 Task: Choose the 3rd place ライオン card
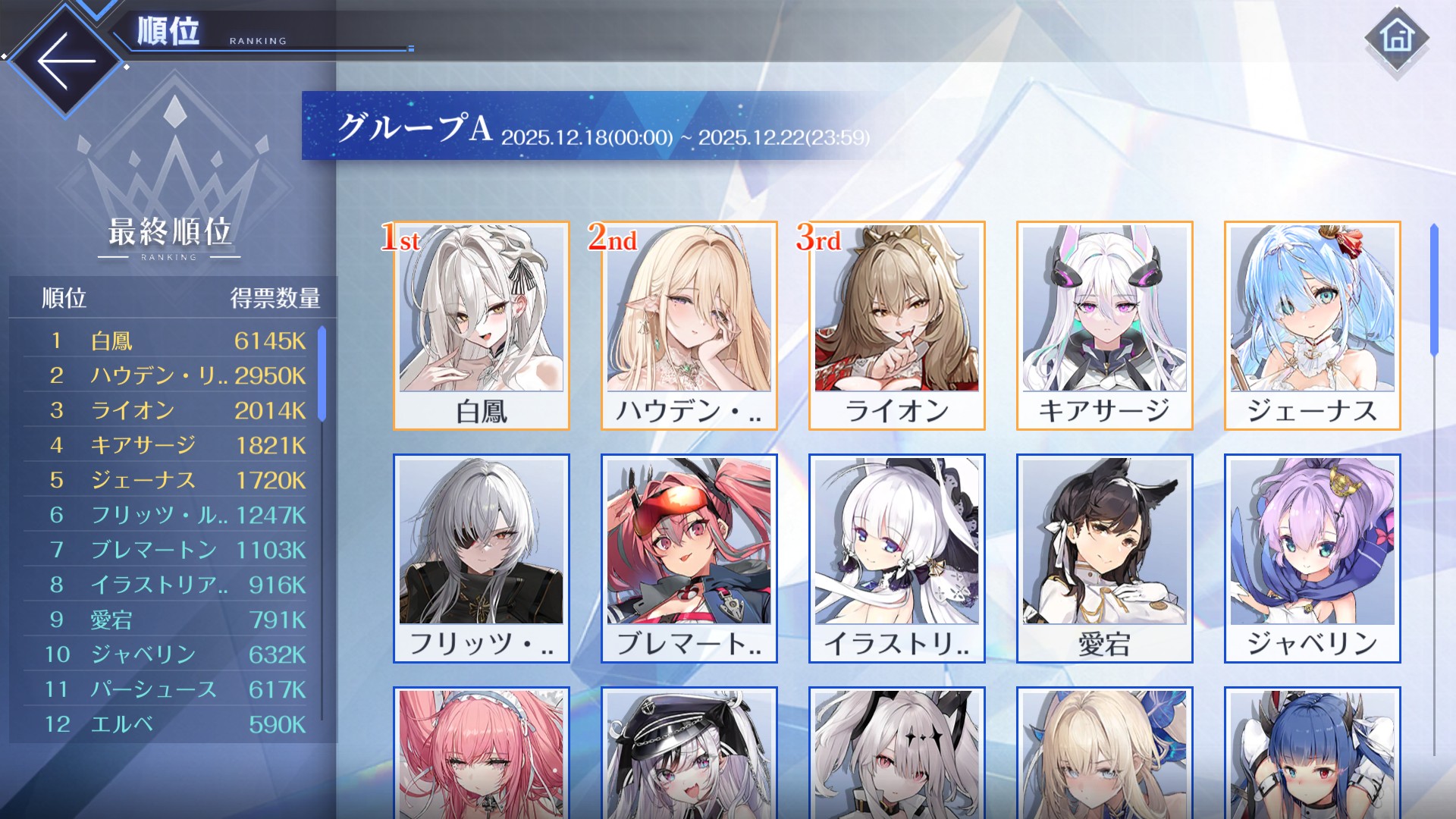[x=897, y=325]
